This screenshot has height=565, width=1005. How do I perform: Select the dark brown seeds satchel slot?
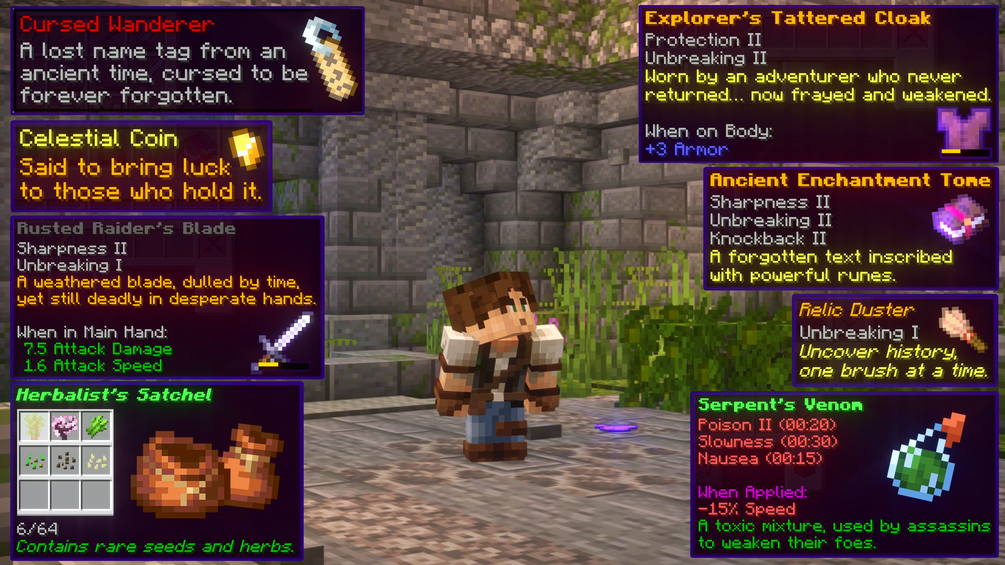point(66,460)
